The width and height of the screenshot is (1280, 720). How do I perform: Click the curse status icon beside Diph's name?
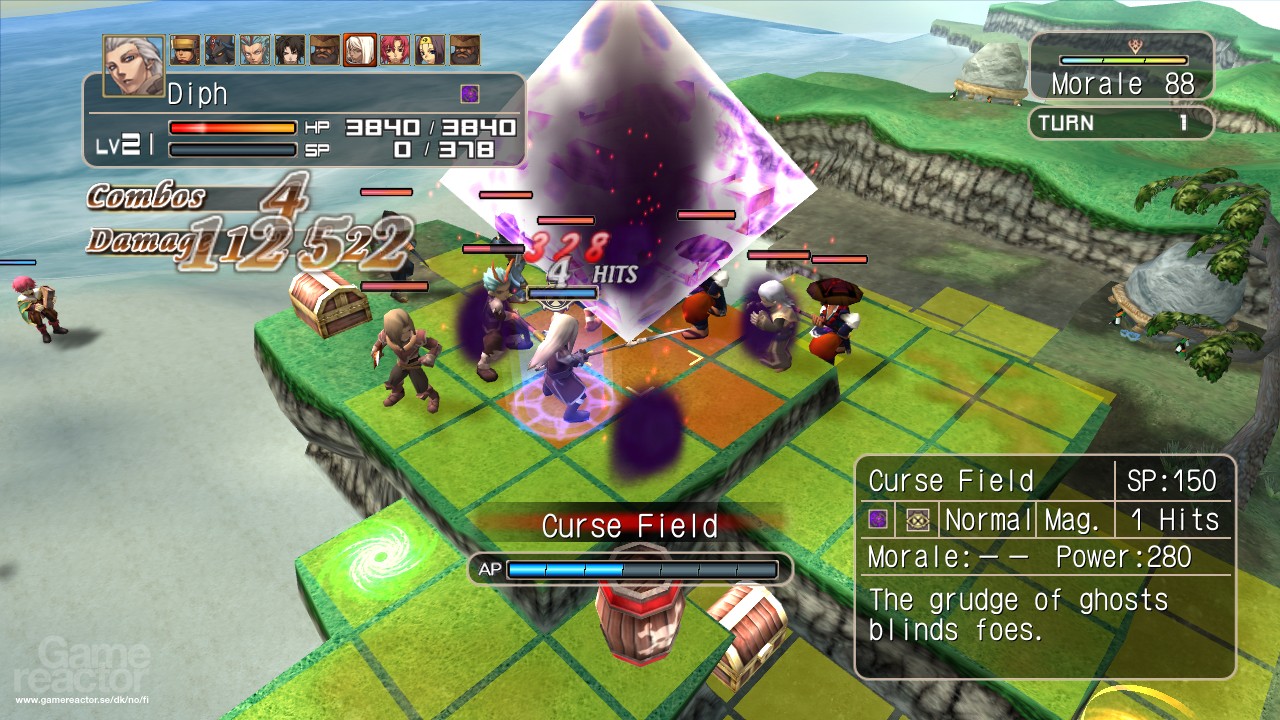click(x=469, y=92)
